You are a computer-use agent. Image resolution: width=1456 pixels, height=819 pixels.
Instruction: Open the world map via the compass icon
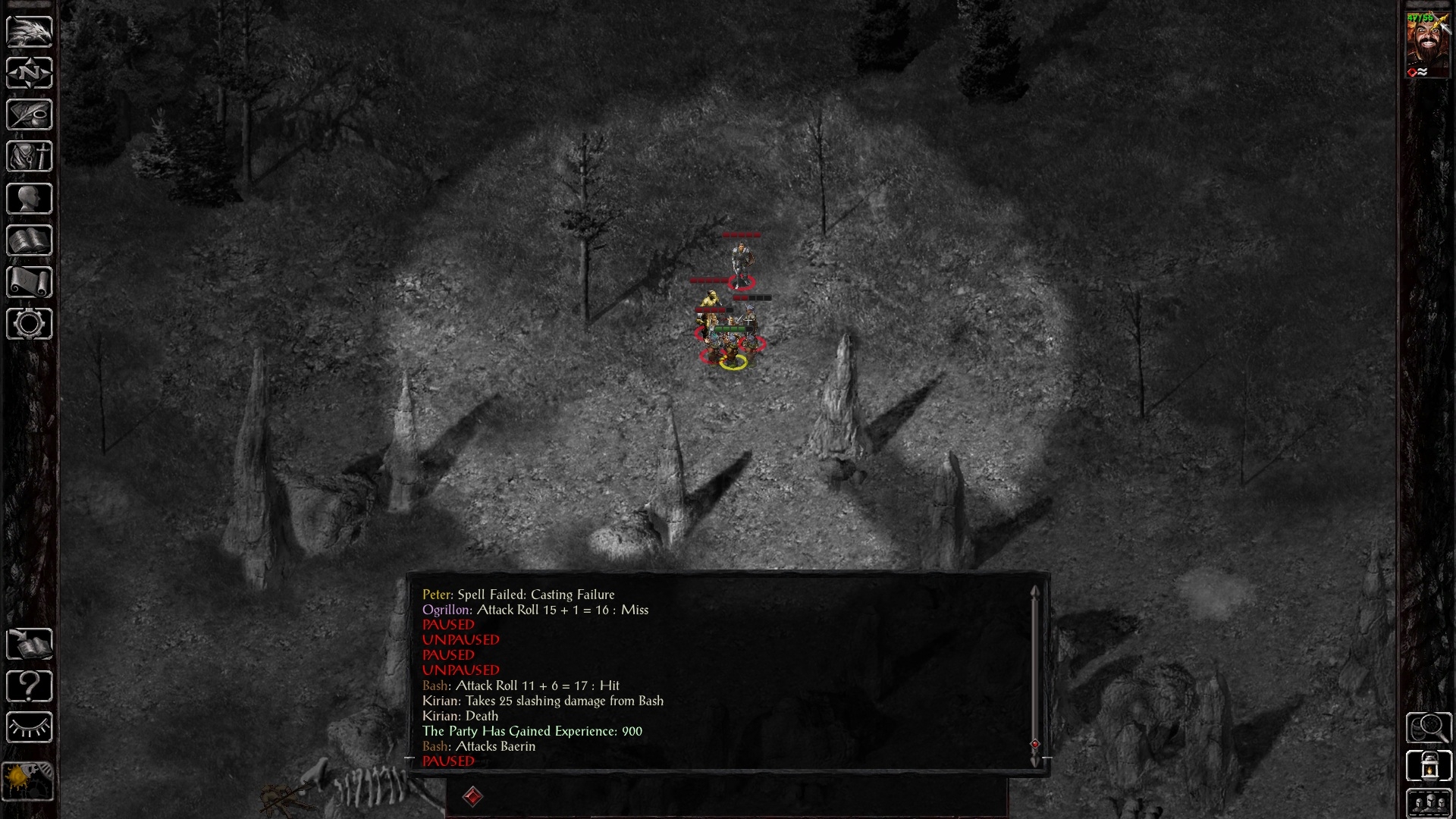coord(29,74)
